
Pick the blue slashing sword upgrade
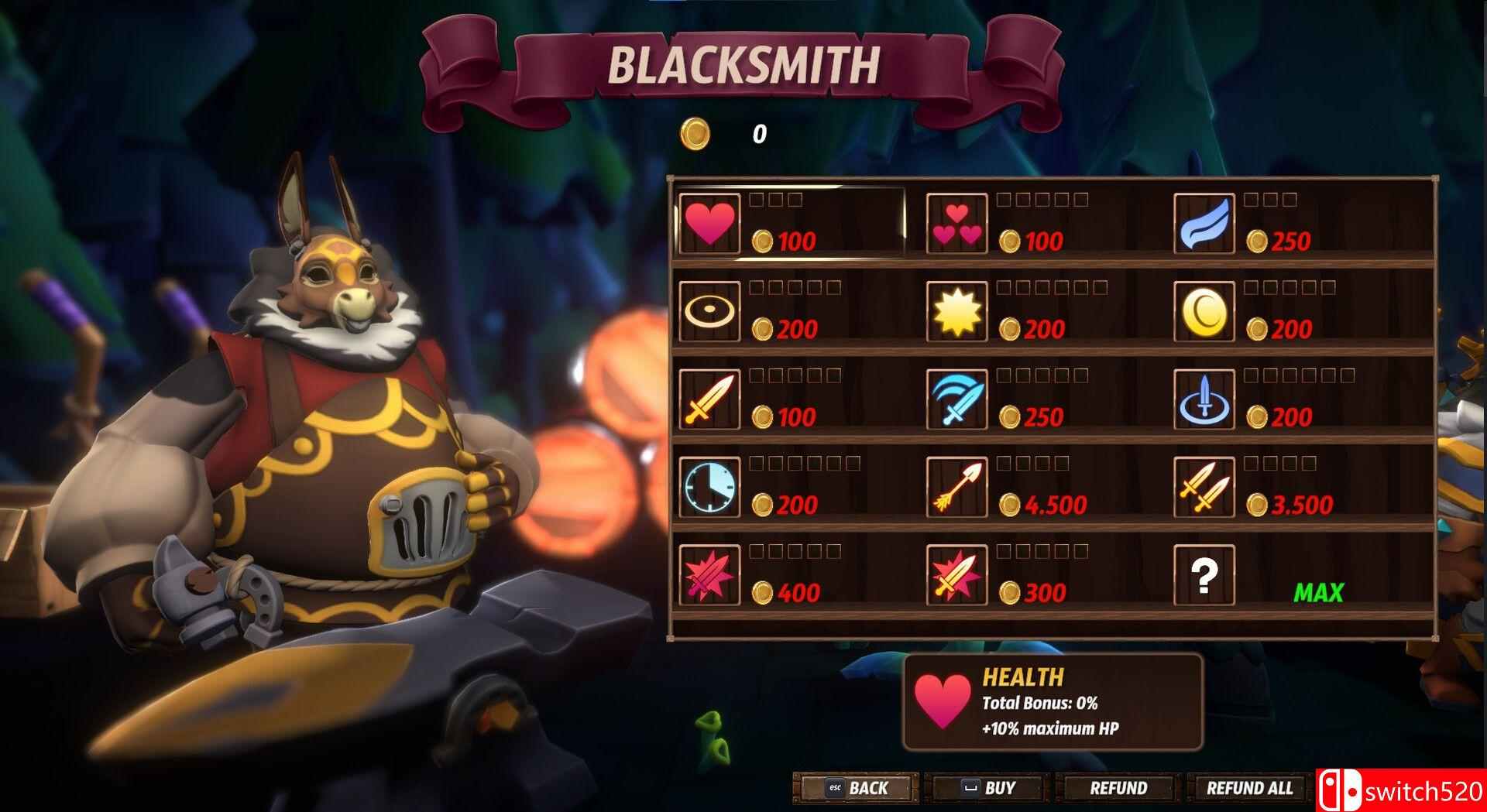[x=956, y=399]
